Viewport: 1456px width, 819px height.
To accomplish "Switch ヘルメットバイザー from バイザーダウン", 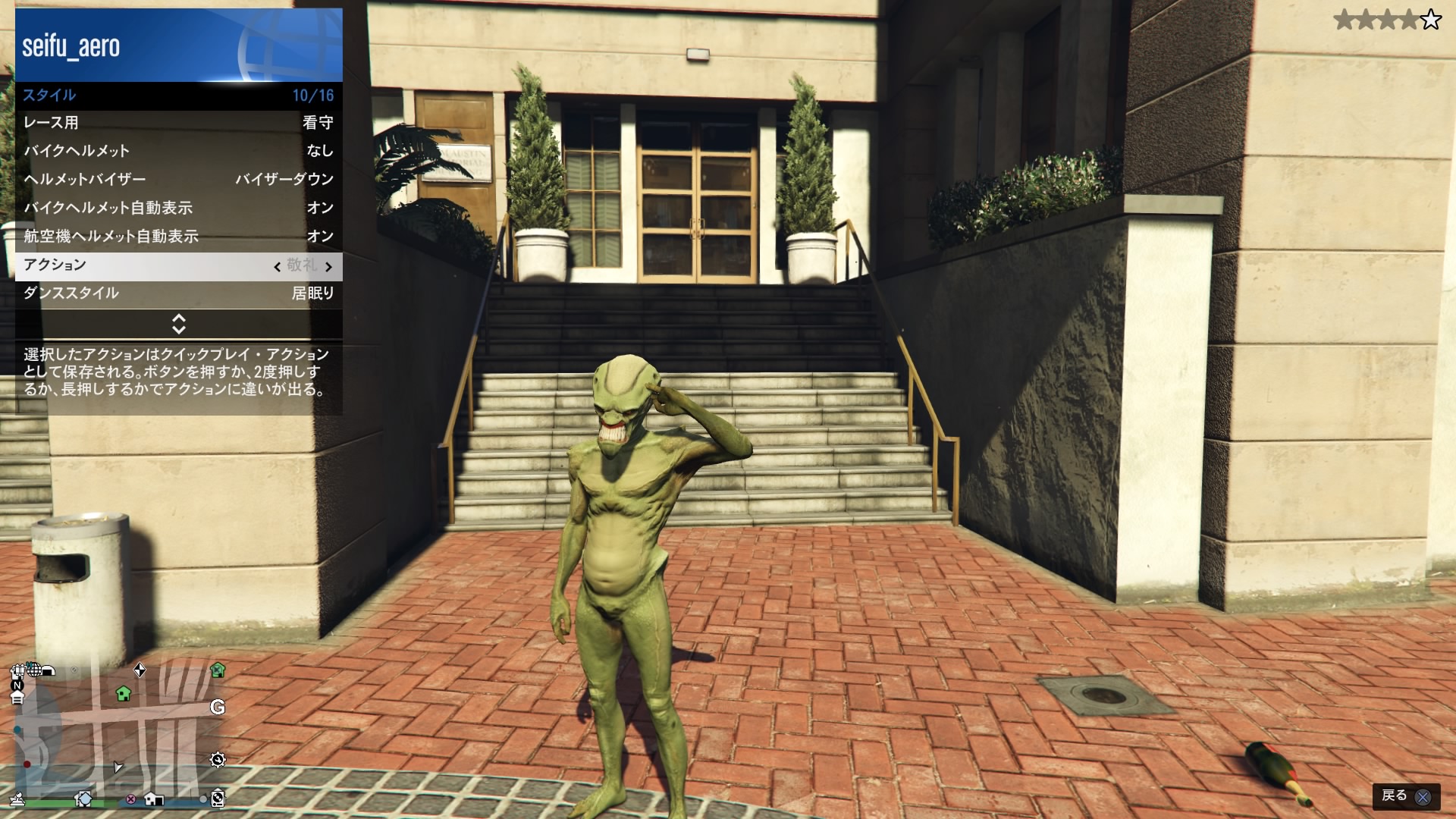I will (x=178, y=179).
